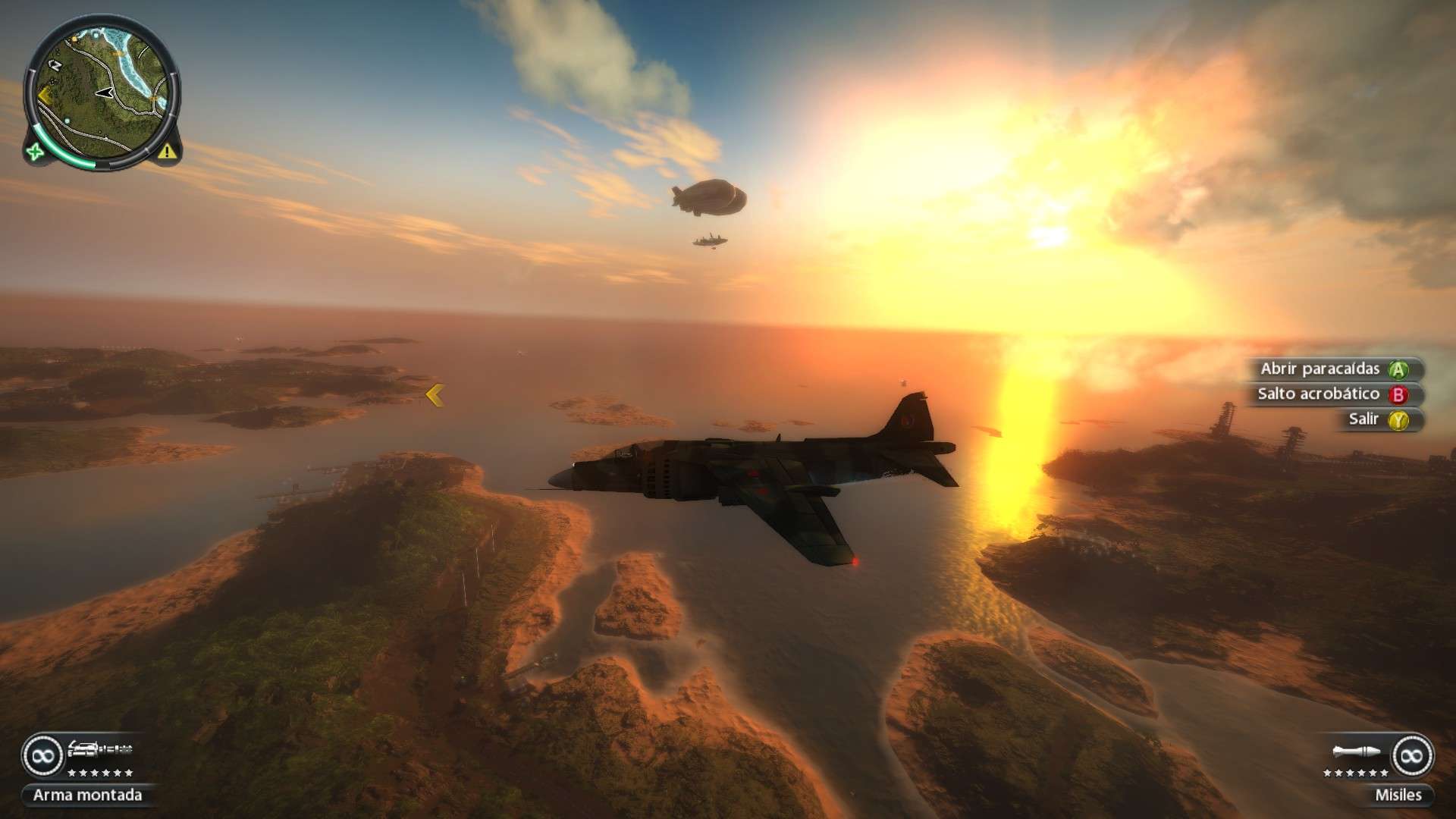Select the yellow chevron objective marker
The height and width of the screenshot is (819, 1456).
pyautogui.click(x=435, y=395)
